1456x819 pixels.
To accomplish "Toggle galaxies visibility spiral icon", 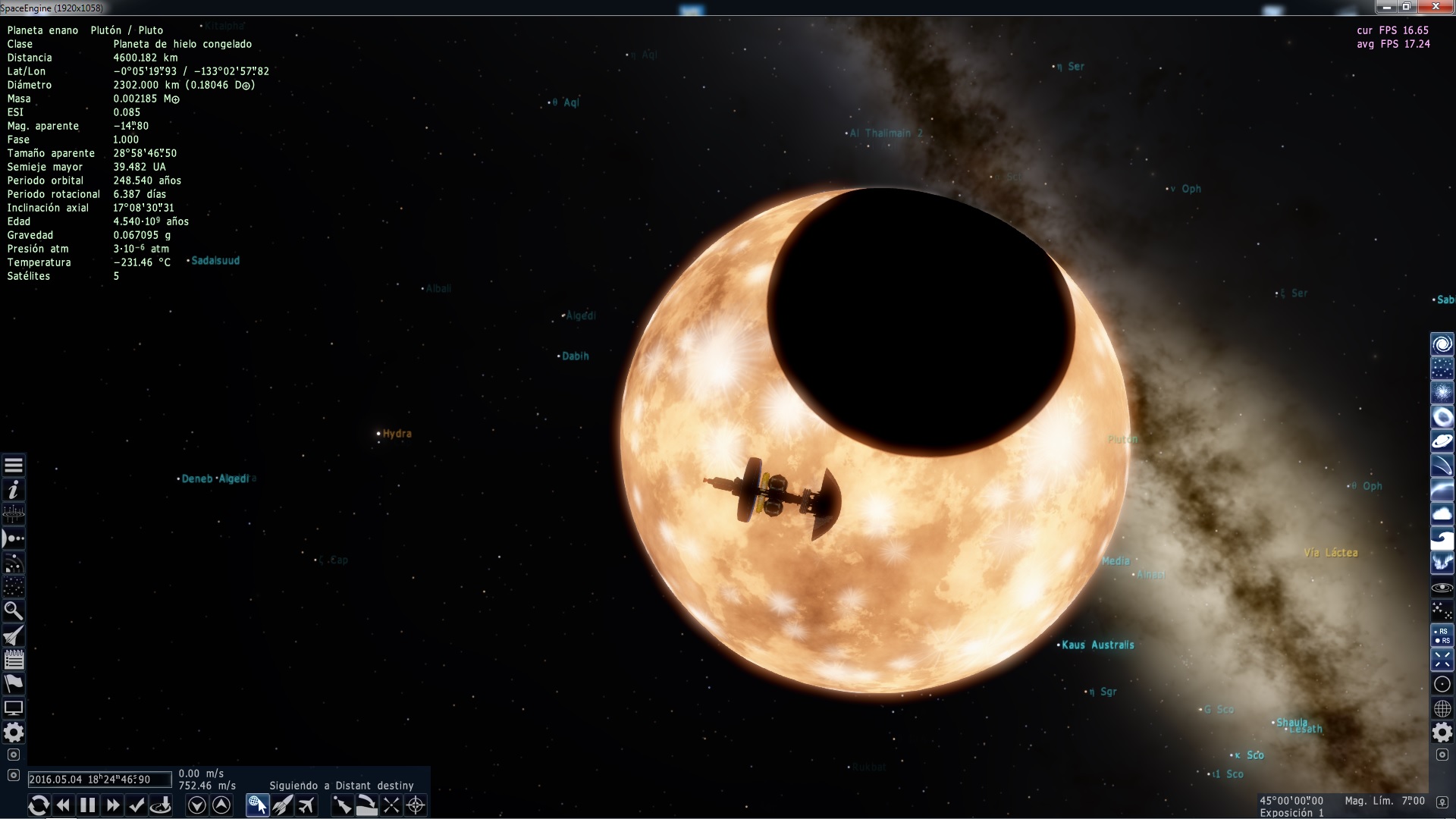I will [1442, 344].
